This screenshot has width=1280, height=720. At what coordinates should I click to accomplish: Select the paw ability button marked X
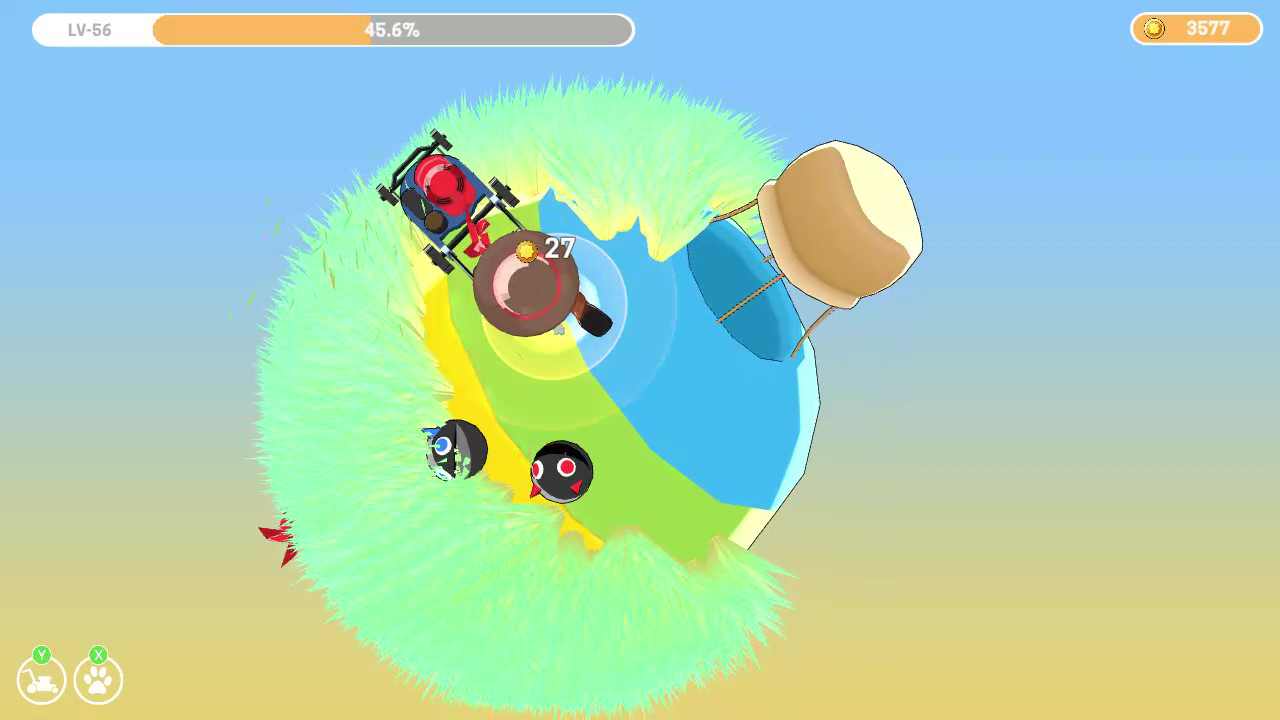click(98, 681)
